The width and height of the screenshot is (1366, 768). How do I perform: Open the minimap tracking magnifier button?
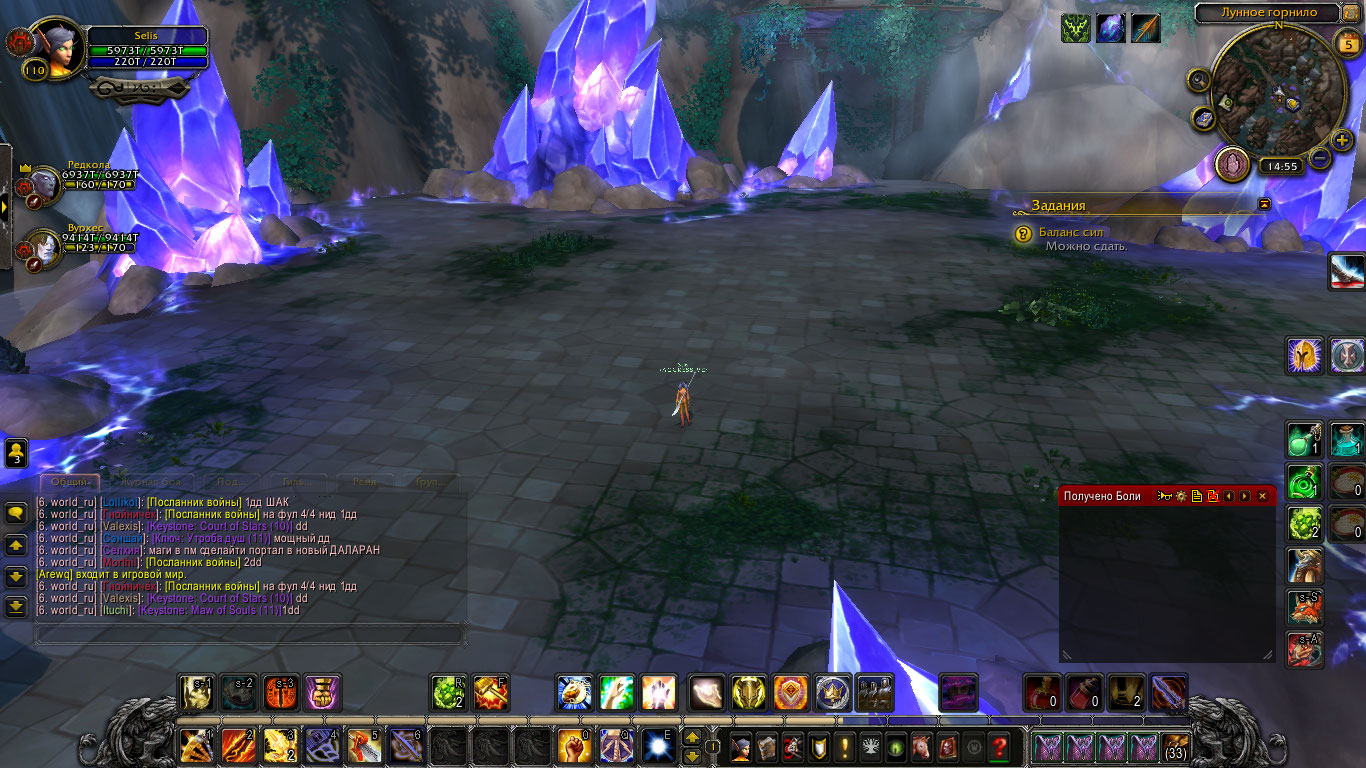[x=1199, y=80]
